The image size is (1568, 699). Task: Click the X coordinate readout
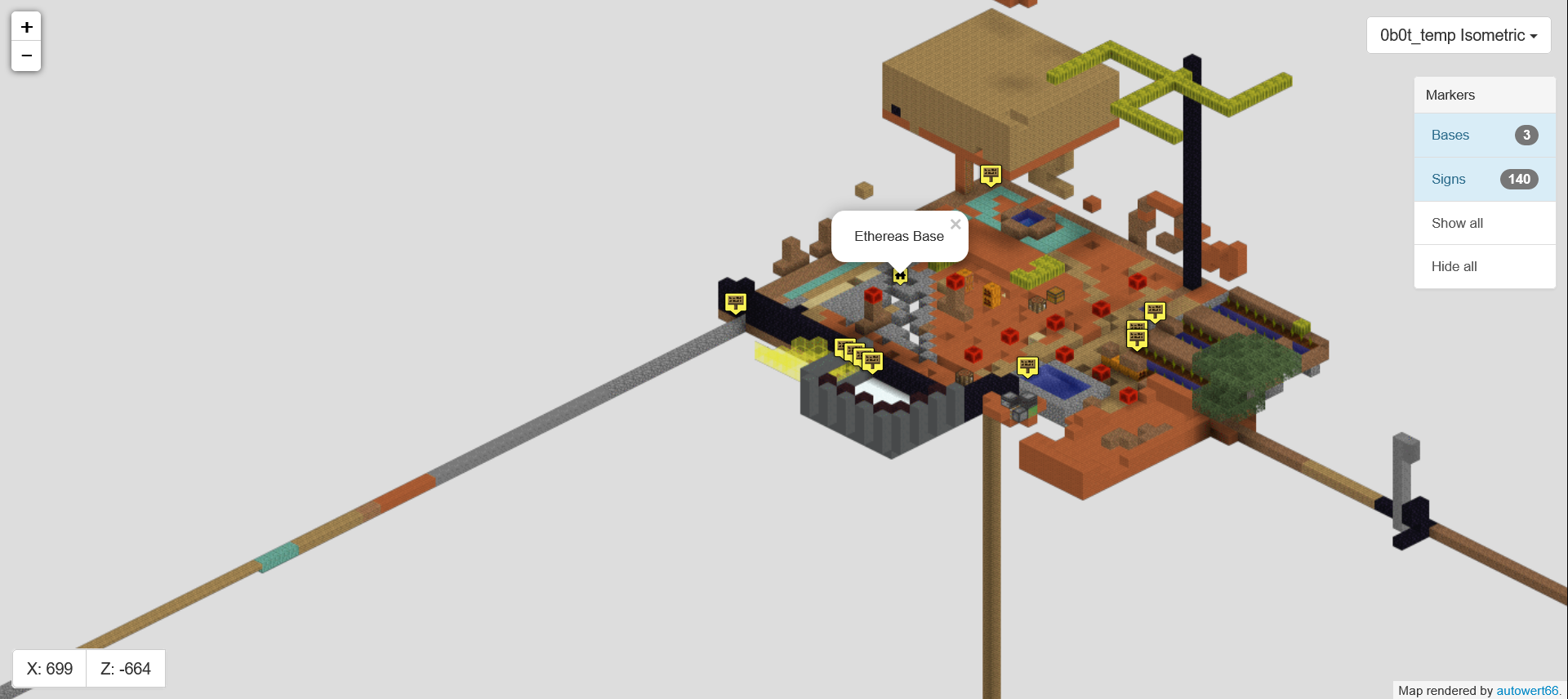(48, 668)
